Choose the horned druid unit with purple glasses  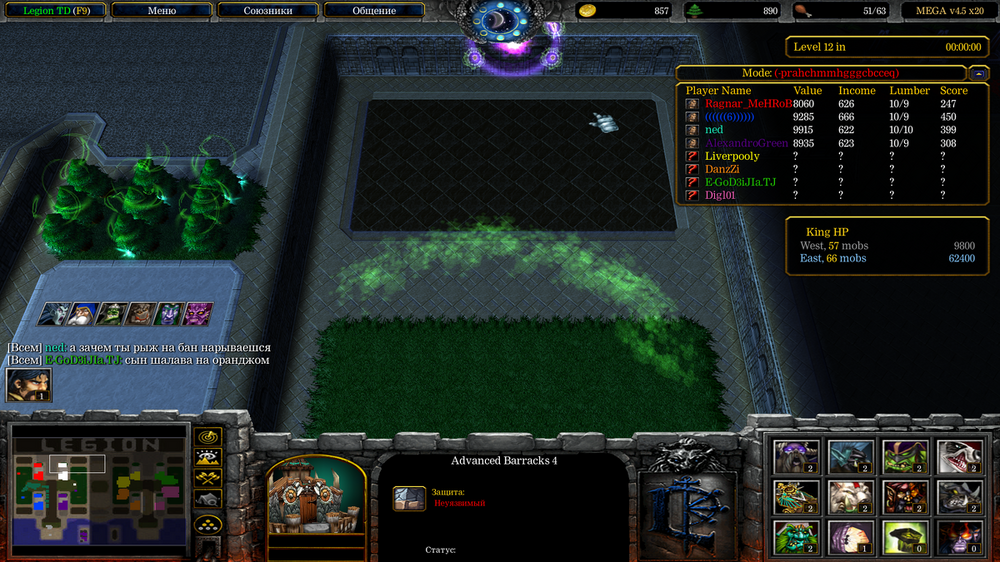click(x=797, y=456)
